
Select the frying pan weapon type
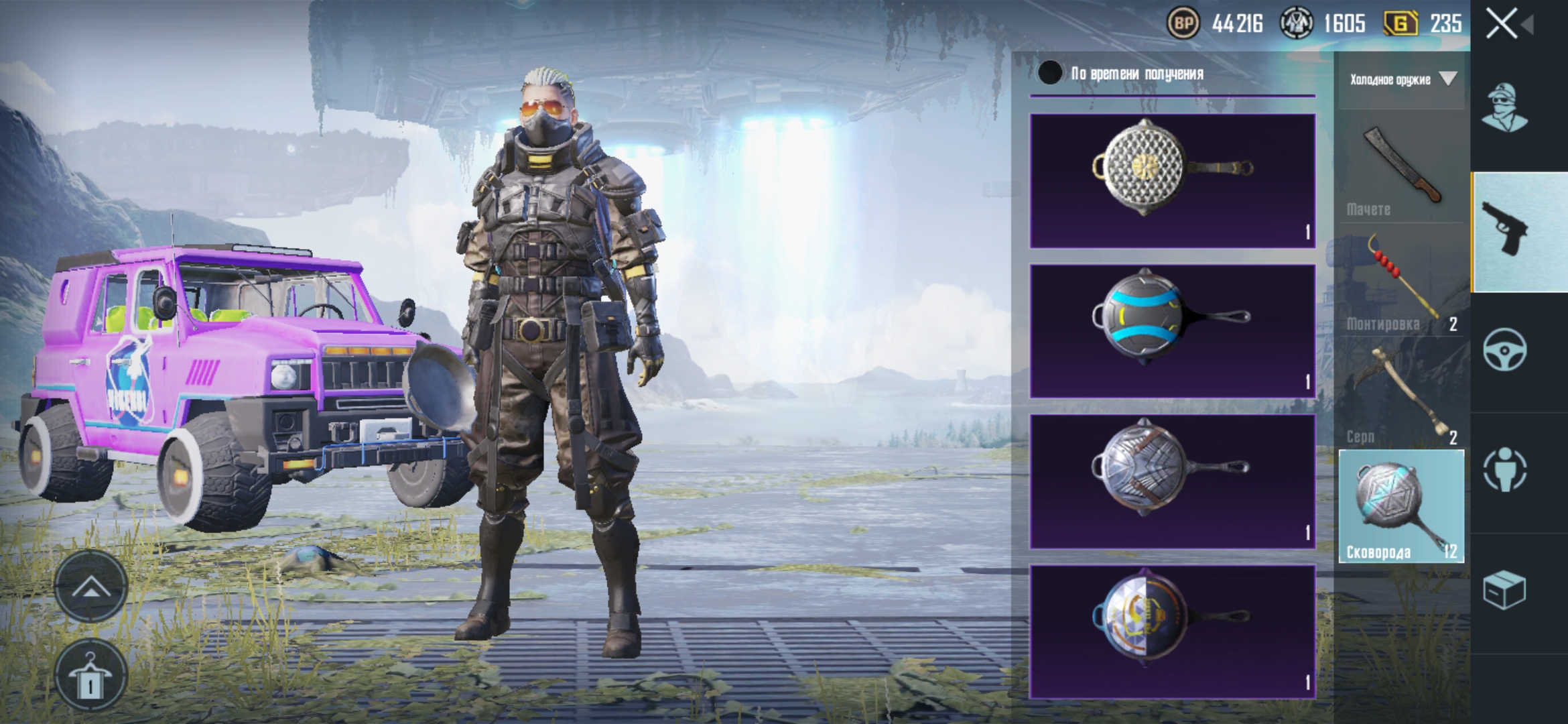click(1401, 506)
